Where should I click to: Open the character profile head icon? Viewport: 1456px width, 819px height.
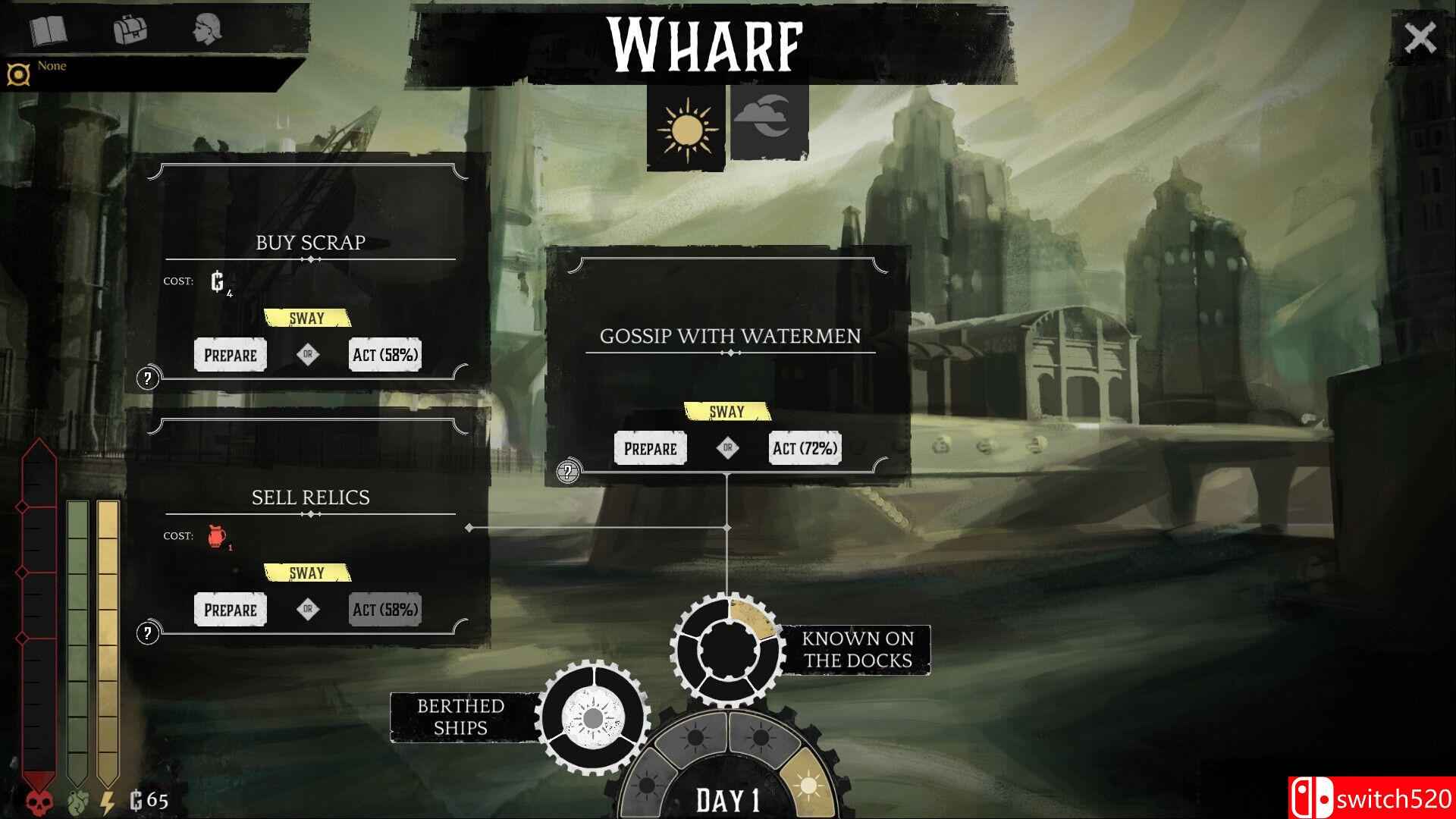click(x=206, y=30)
